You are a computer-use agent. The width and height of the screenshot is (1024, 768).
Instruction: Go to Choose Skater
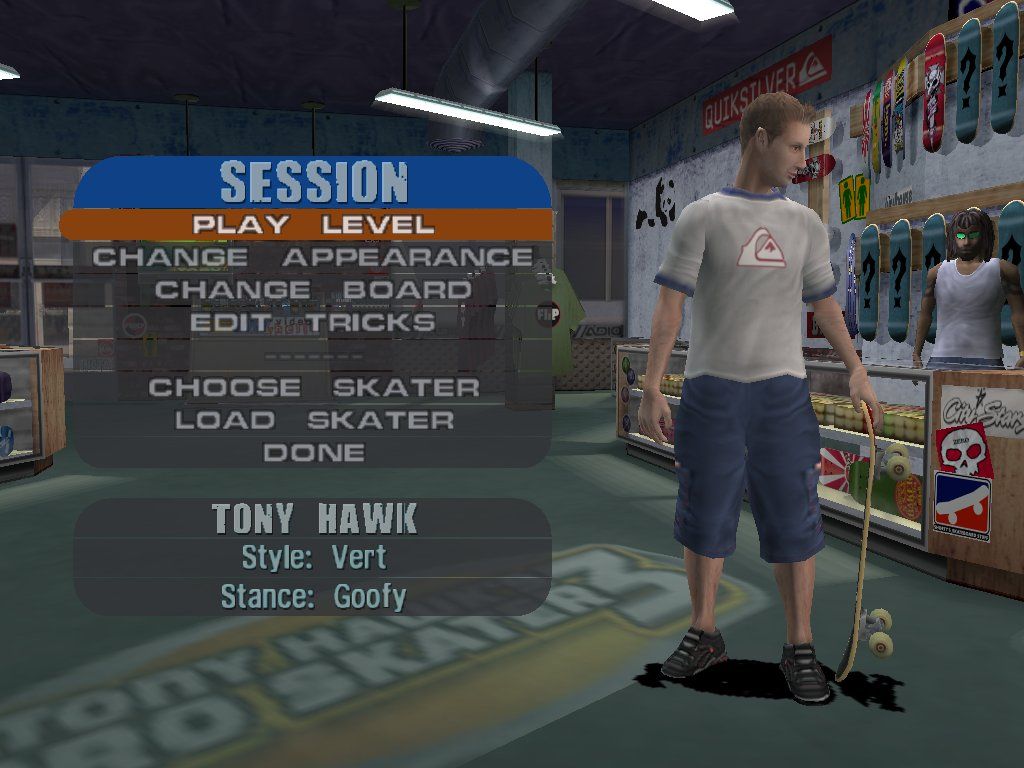click(x=313, y=387)
